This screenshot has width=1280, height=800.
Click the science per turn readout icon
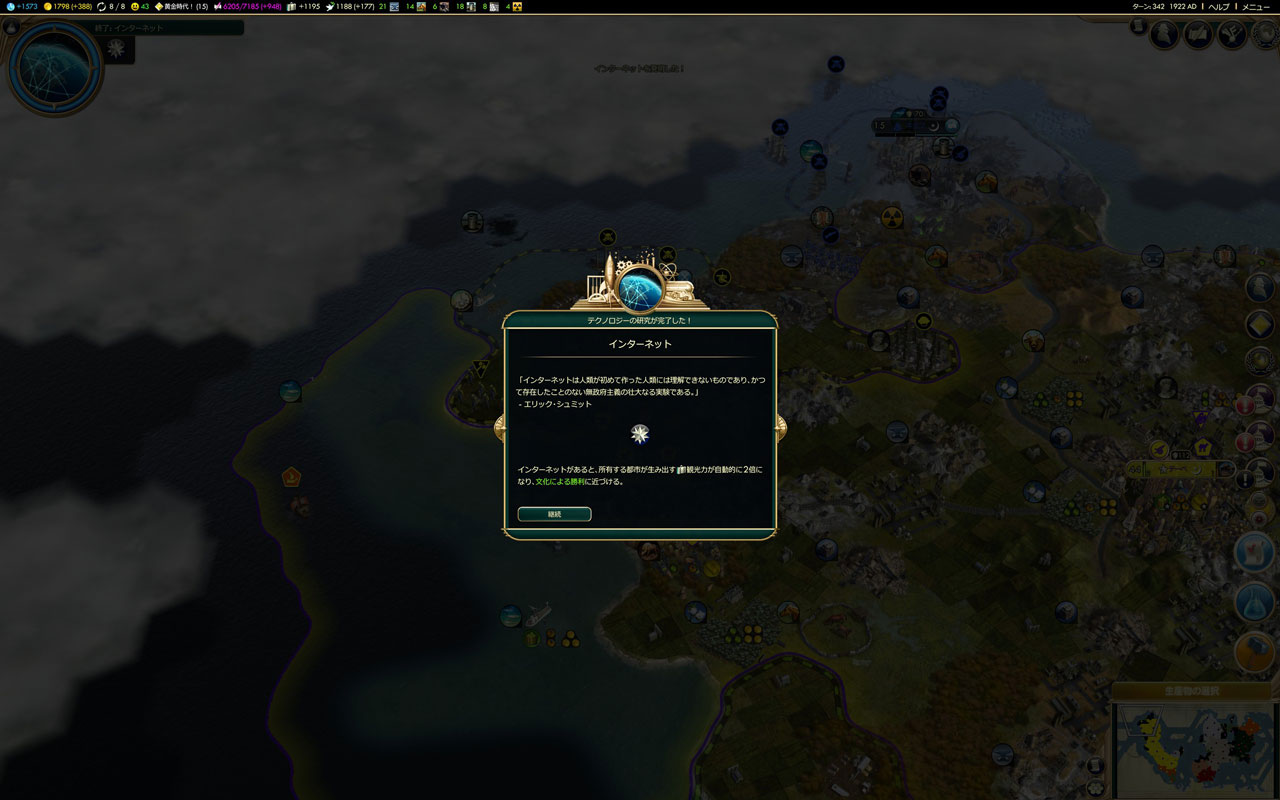click(x=11, y=6)
